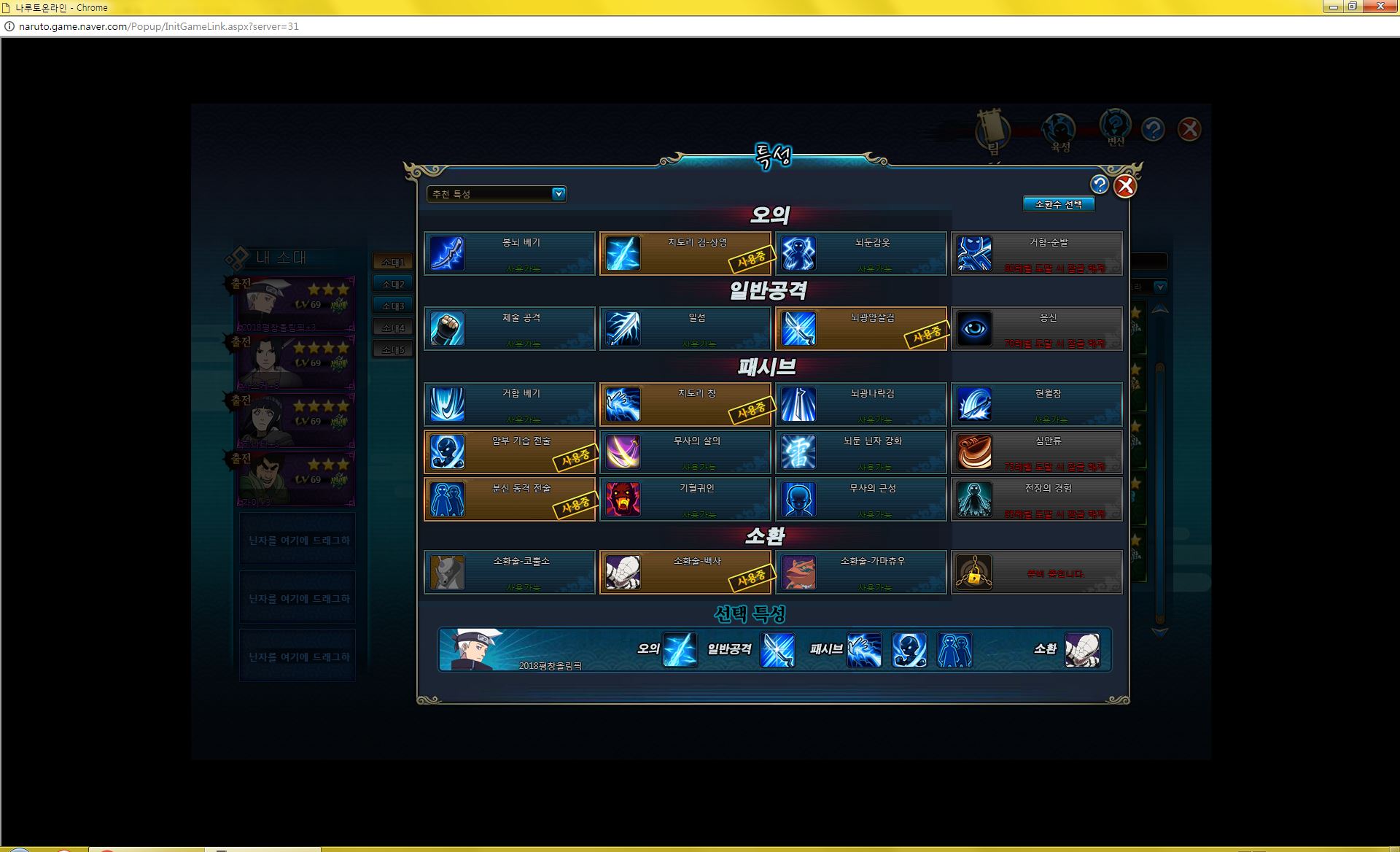Open the talent window help icon
Viewport: 1400px width, 852px height.
click(1100, 185)
